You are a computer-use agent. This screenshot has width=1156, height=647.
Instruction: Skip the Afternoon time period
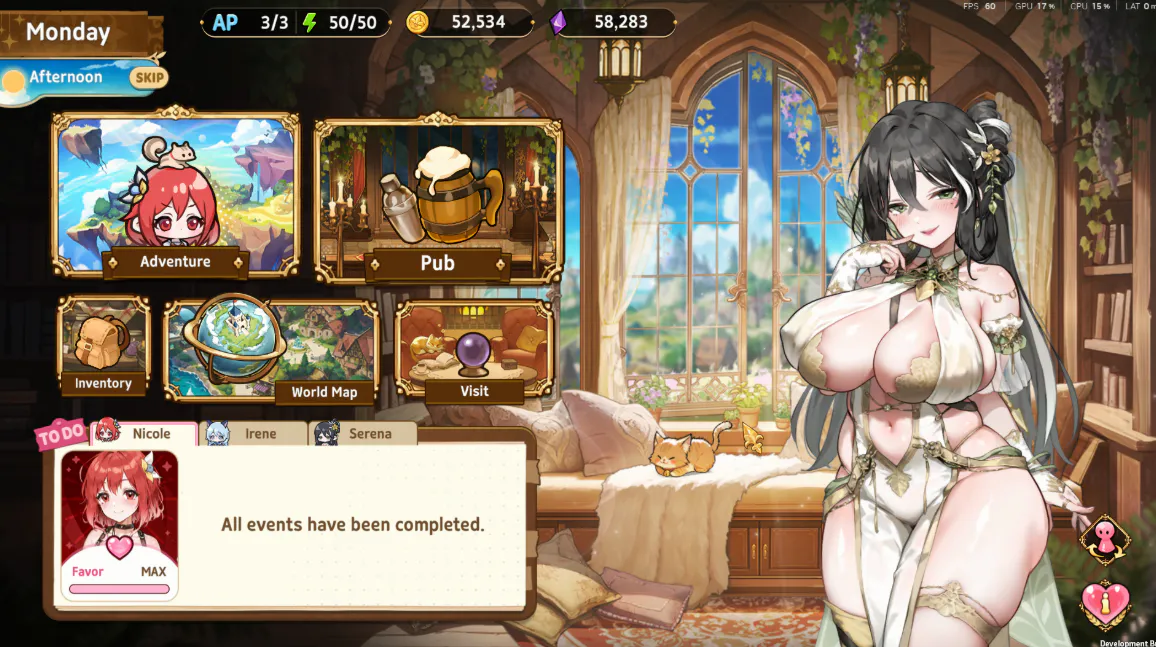[149, 78]
